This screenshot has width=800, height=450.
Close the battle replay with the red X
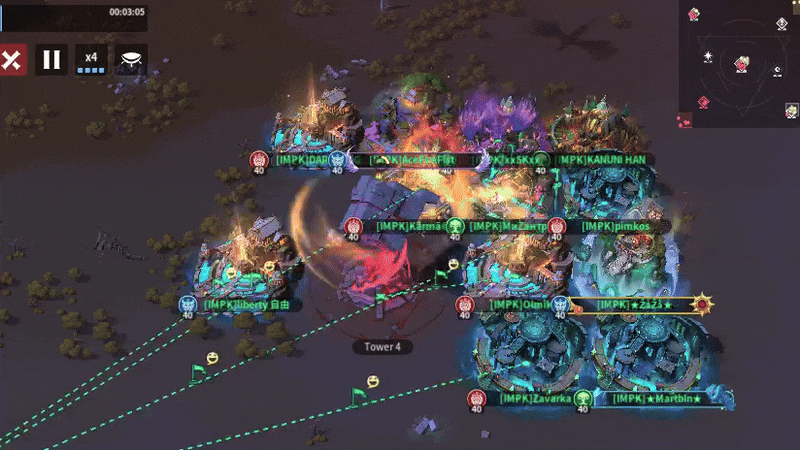(12, 60)
